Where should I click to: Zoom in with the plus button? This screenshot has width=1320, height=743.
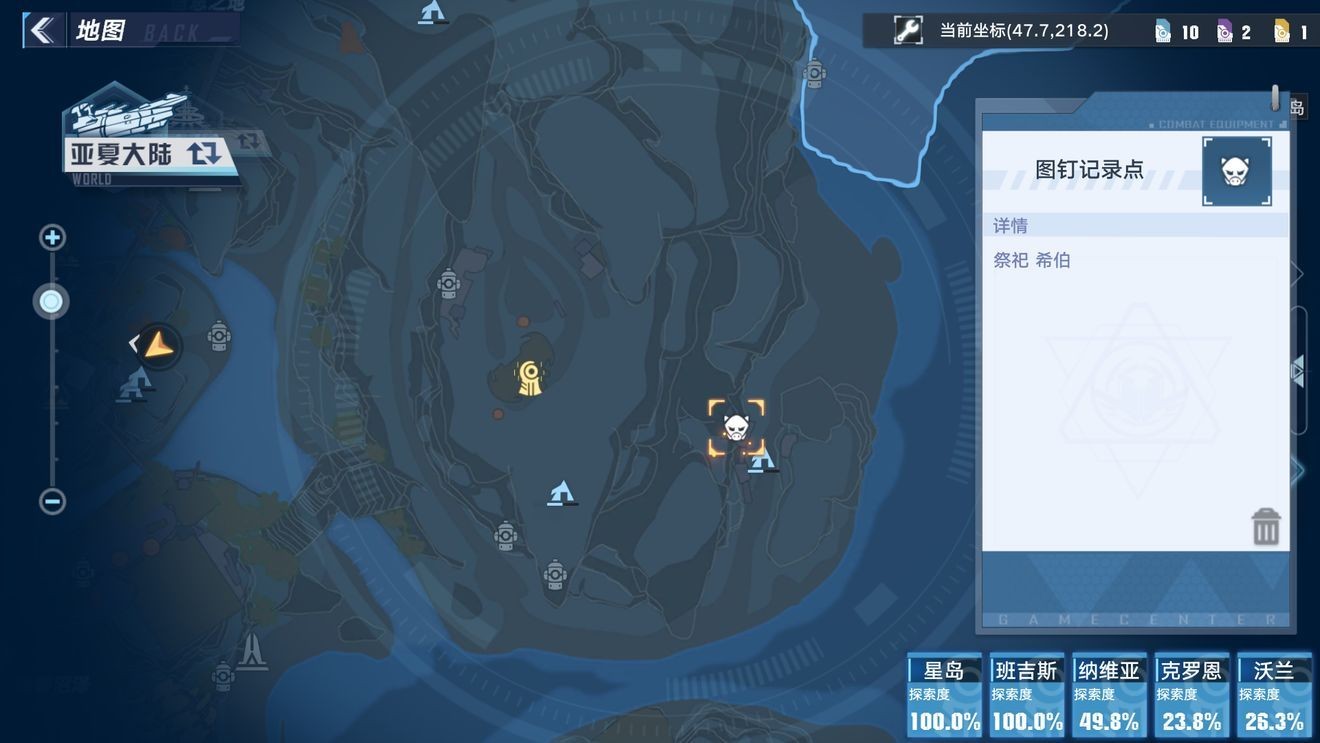[x=52, y=238]
